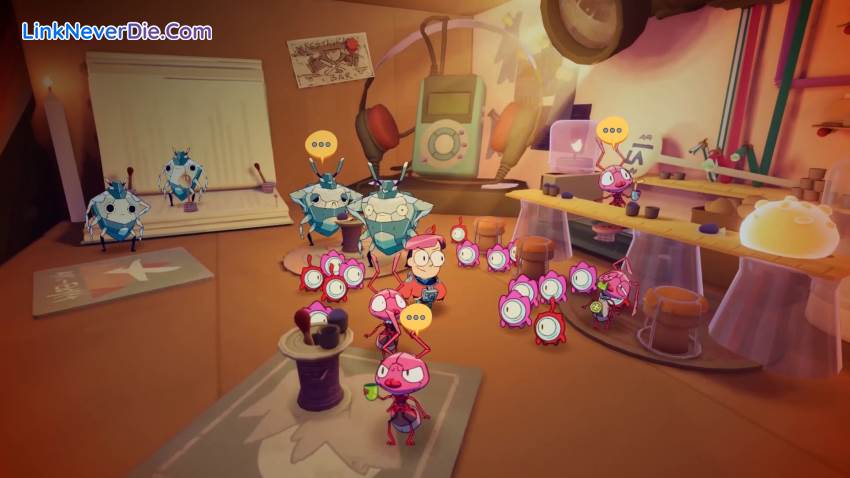Select the speech bubble above the blue beetle
Viewport: 850px width, 478px height.
pos(320,144)
